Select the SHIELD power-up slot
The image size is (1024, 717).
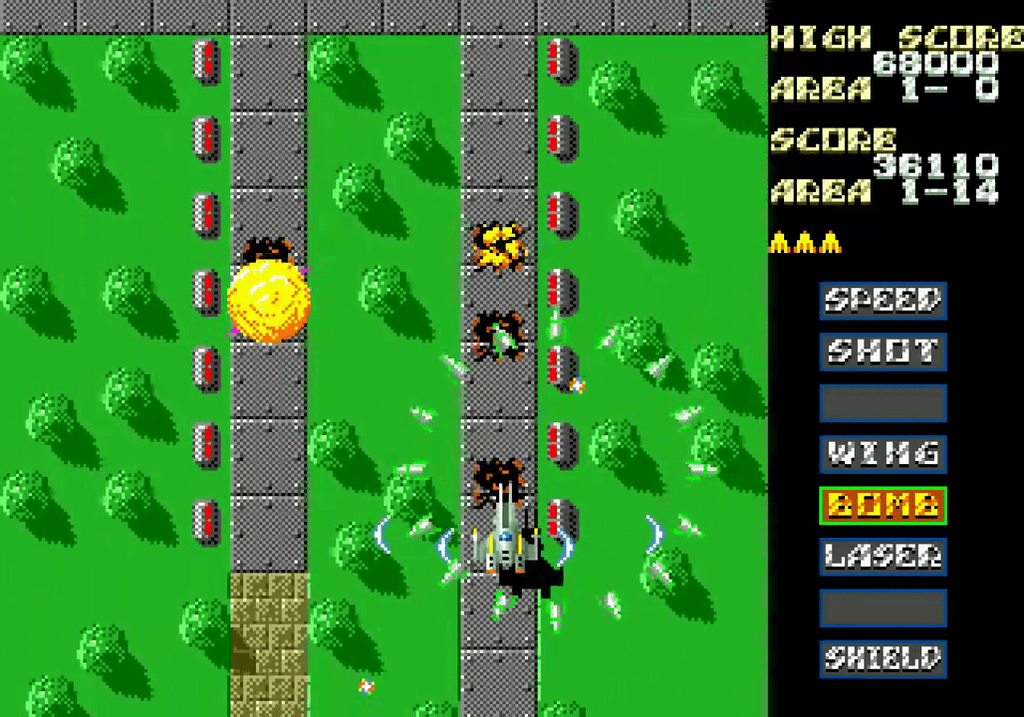882,659
